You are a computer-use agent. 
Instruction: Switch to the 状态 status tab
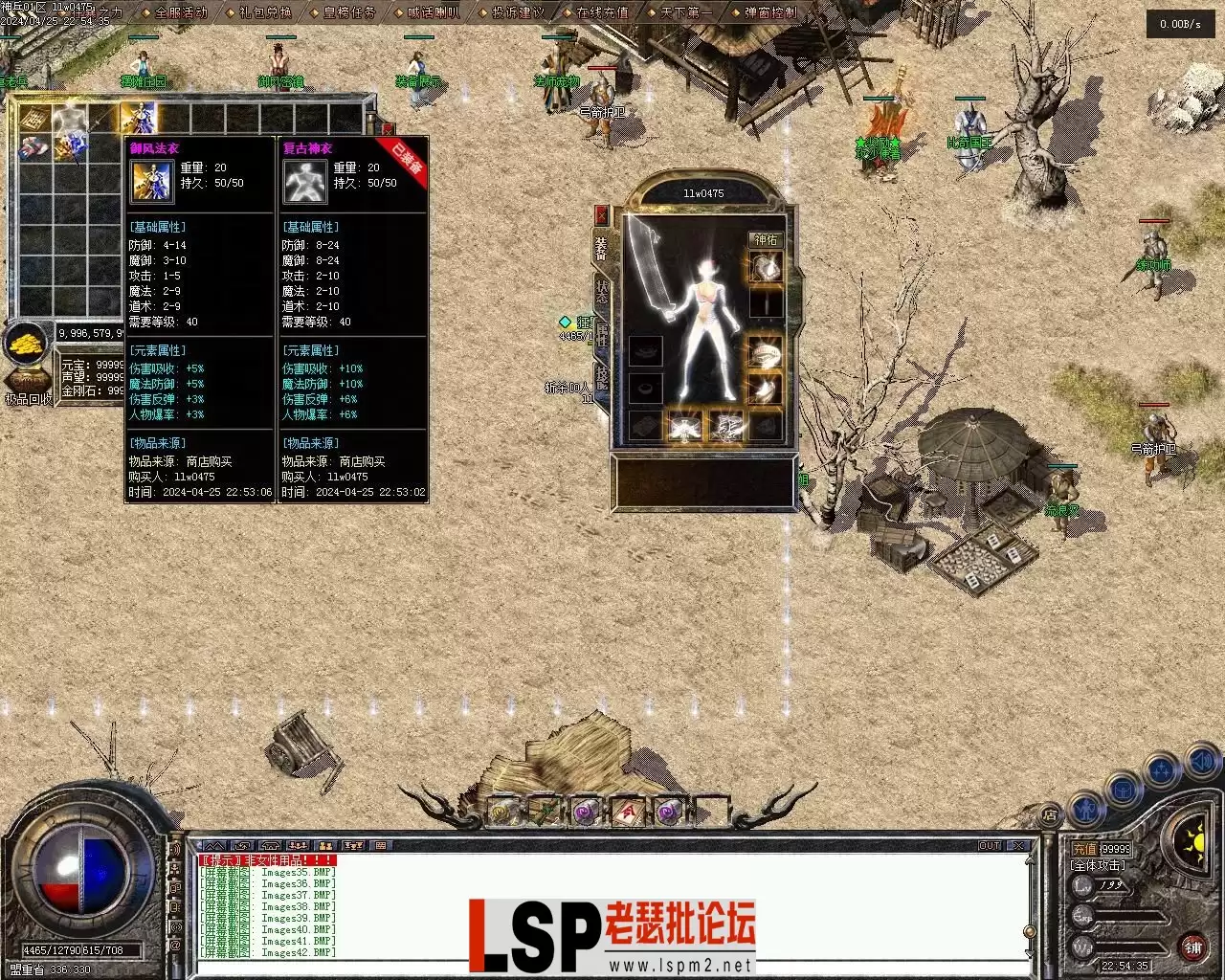click(601, 292)
